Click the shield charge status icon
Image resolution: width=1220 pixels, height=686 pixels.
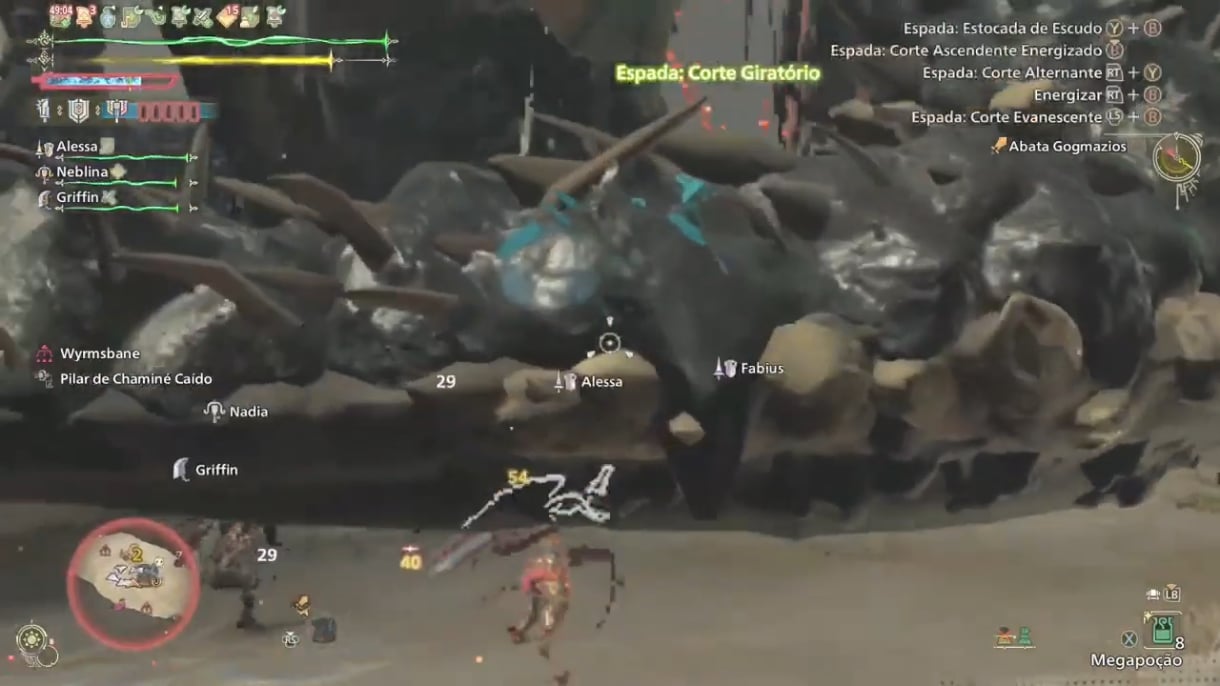tap(79, 110)
